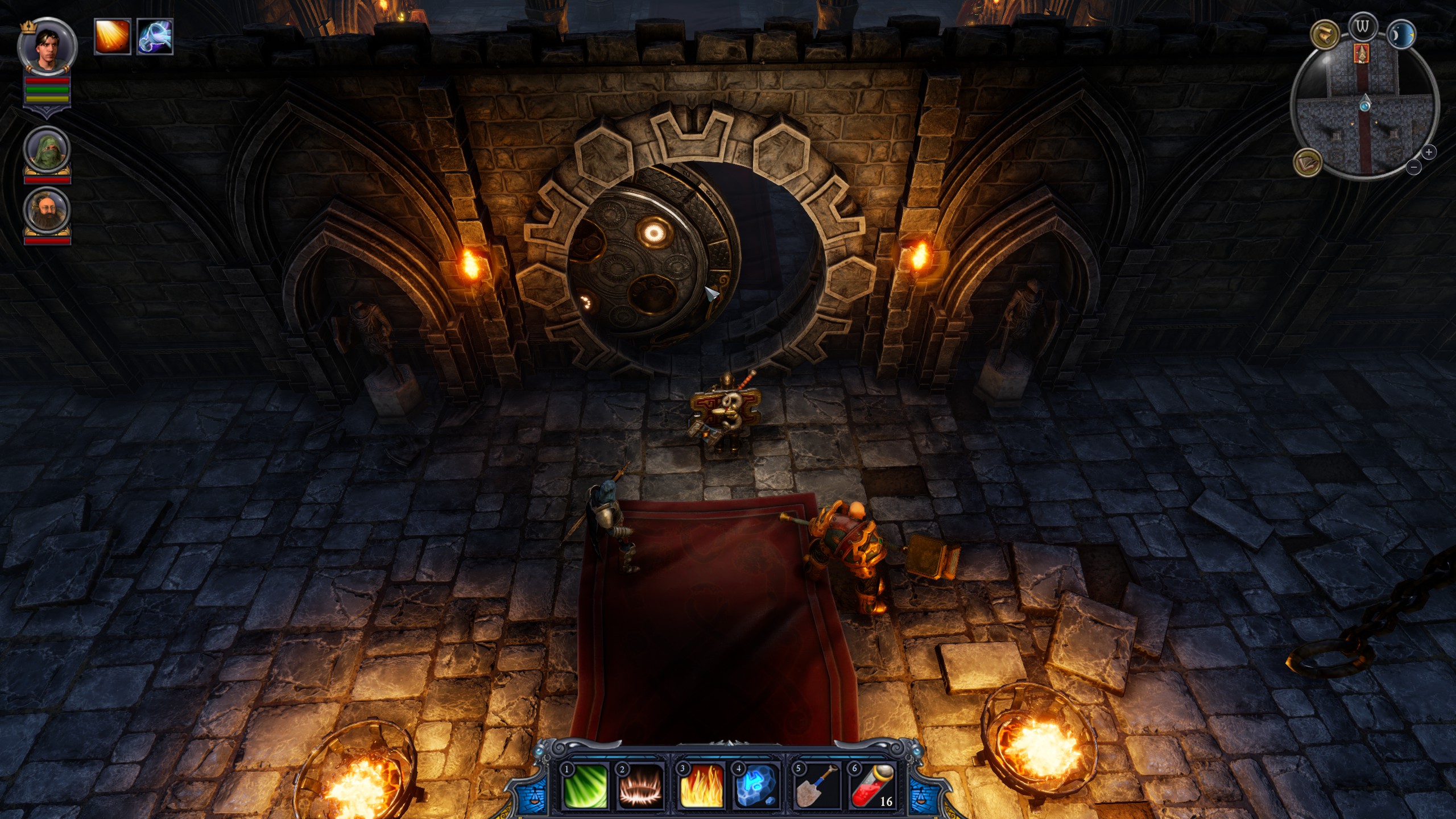Select the shovel in hotbar slot 5
This screenshot has width=1456, height=819.
[817, 786]
